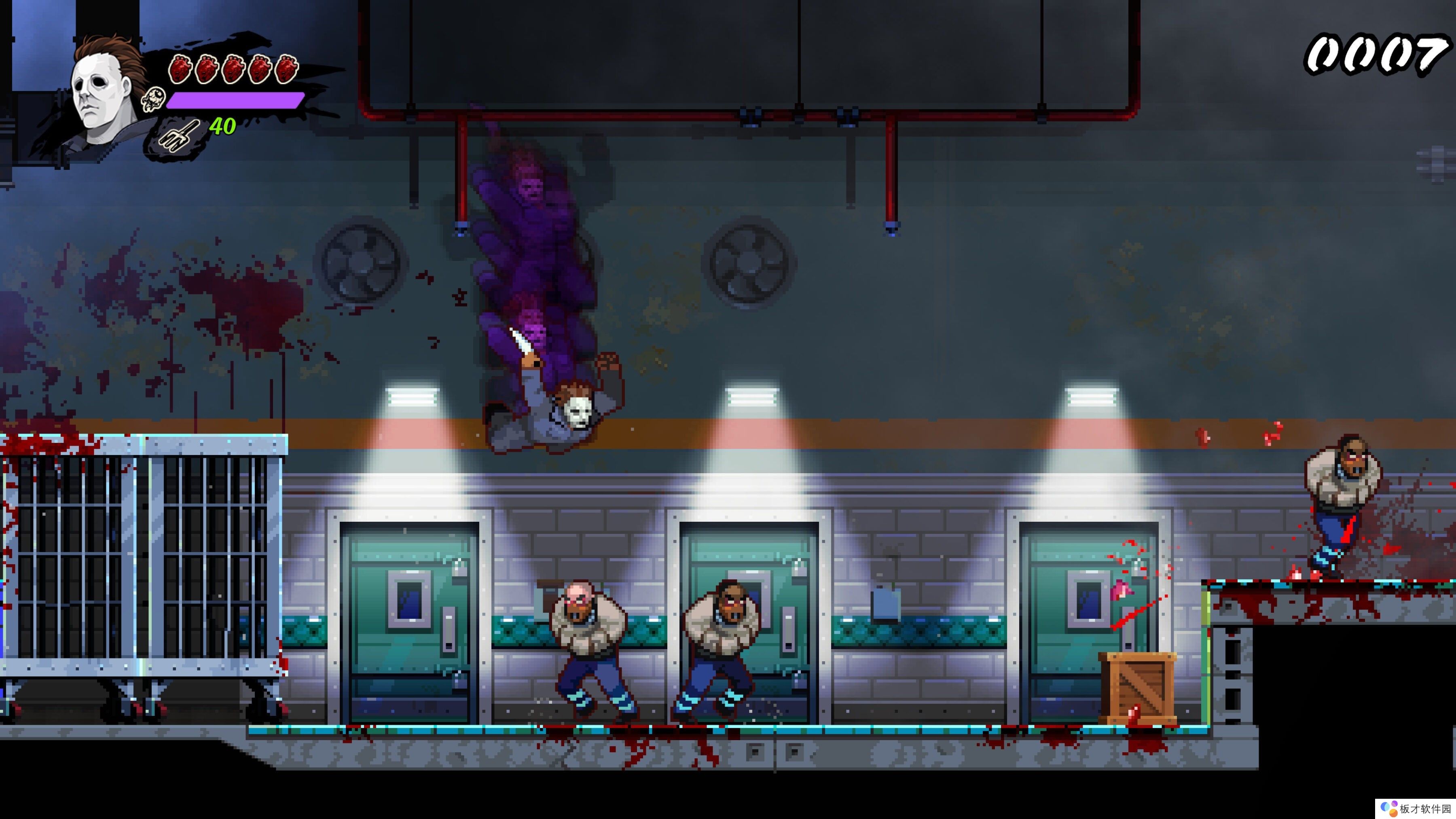Image resolution: width=1456 pixels, height=819 pixels.
Task: Click the voodoo doll icon beside purple bar
Action: pyautogui.click(x=153, y=100)
